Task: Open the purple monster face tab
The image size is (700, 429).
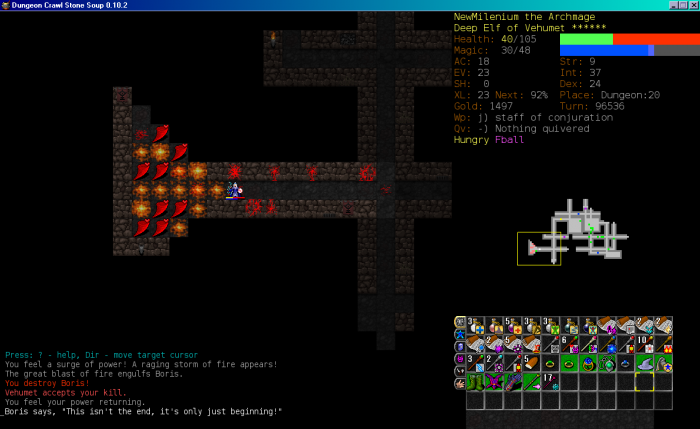Action: coord(460,358)
